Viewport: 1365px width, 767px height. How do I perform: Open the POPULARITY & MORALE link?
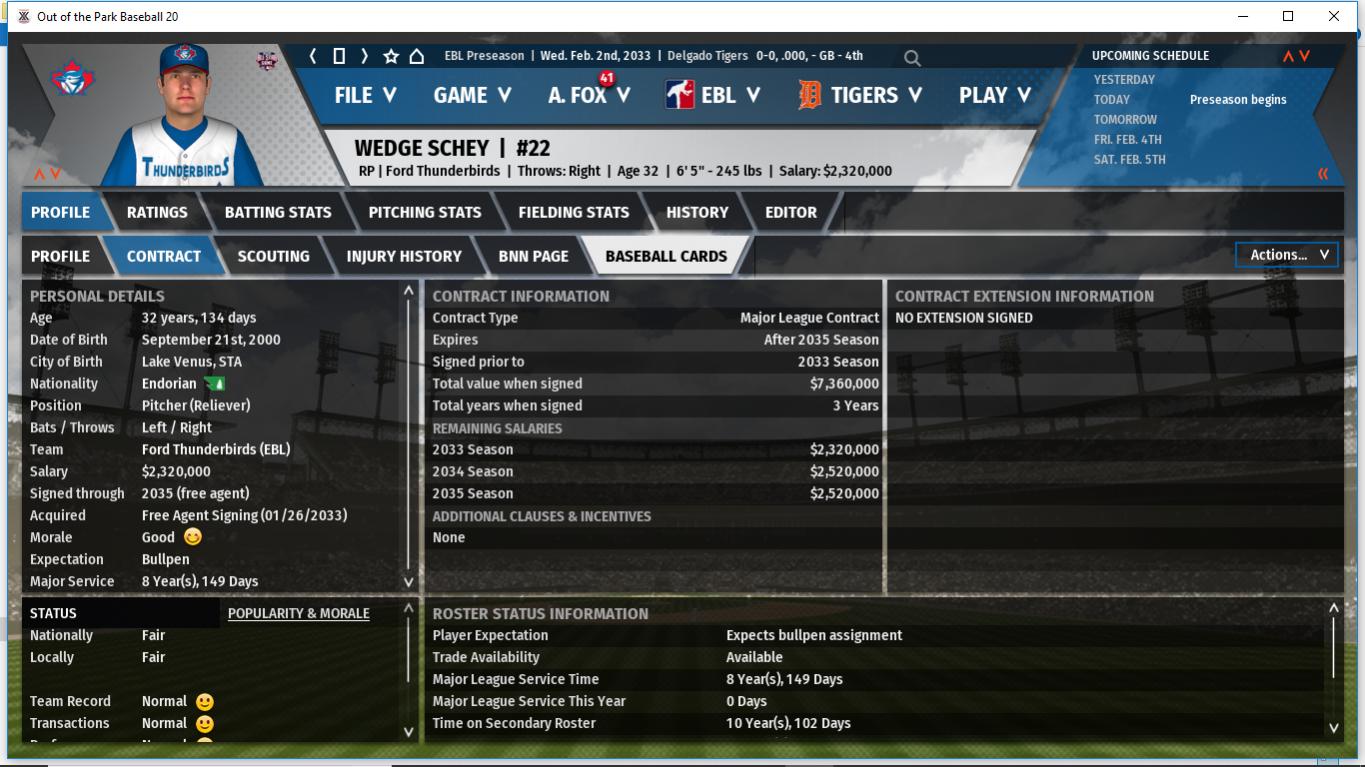click(x=298, y=613)
